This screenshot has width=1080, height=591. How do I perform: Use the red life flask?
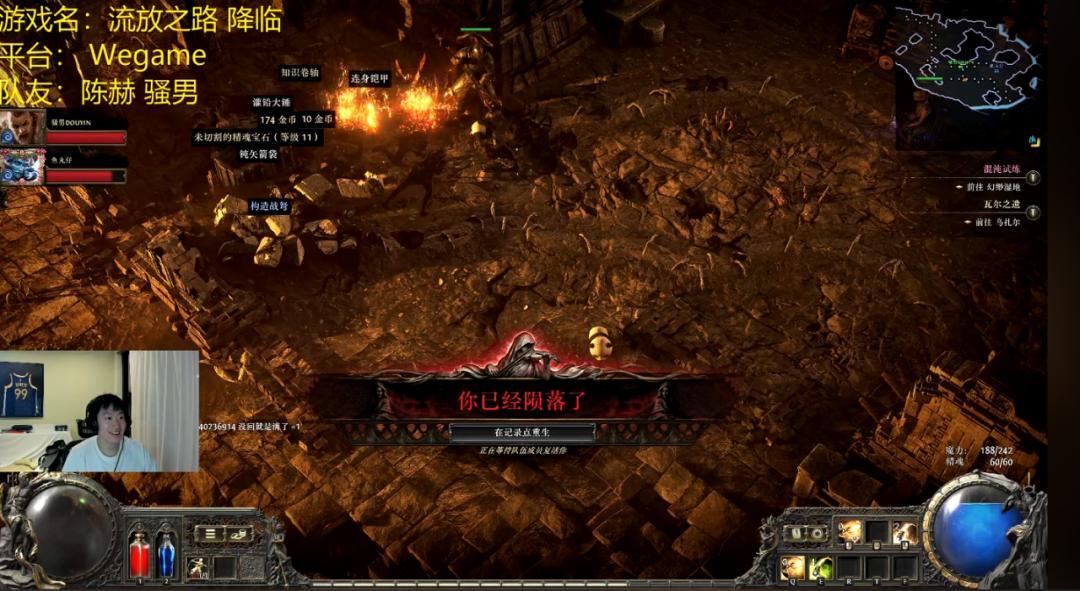[x=140, y=553]
